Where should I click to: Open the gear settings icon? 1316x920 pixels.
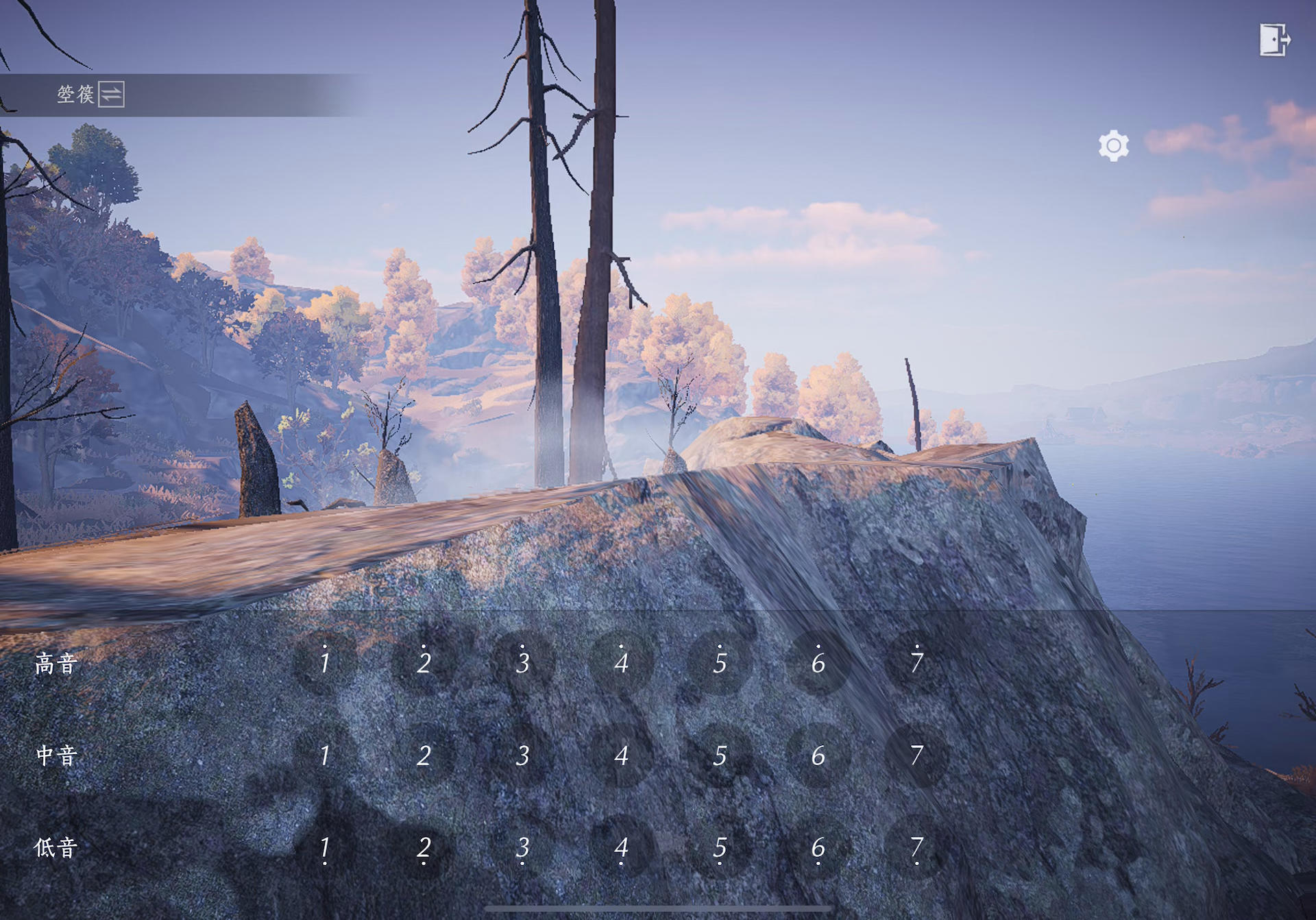(x=1113, y=145)
